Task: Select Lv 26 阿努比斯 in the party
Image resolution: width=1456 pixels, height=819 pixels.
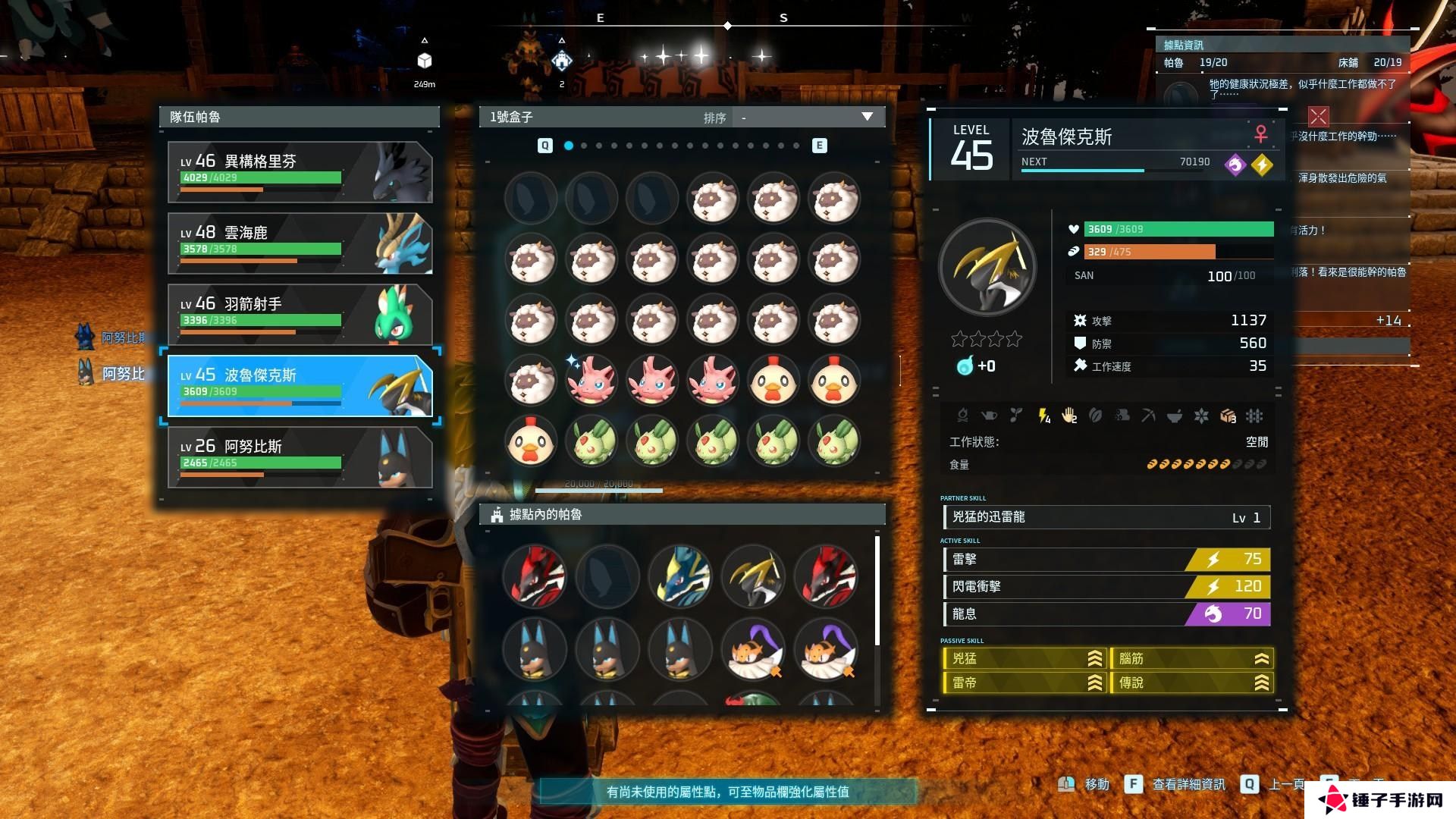Action: pos(300,457)
